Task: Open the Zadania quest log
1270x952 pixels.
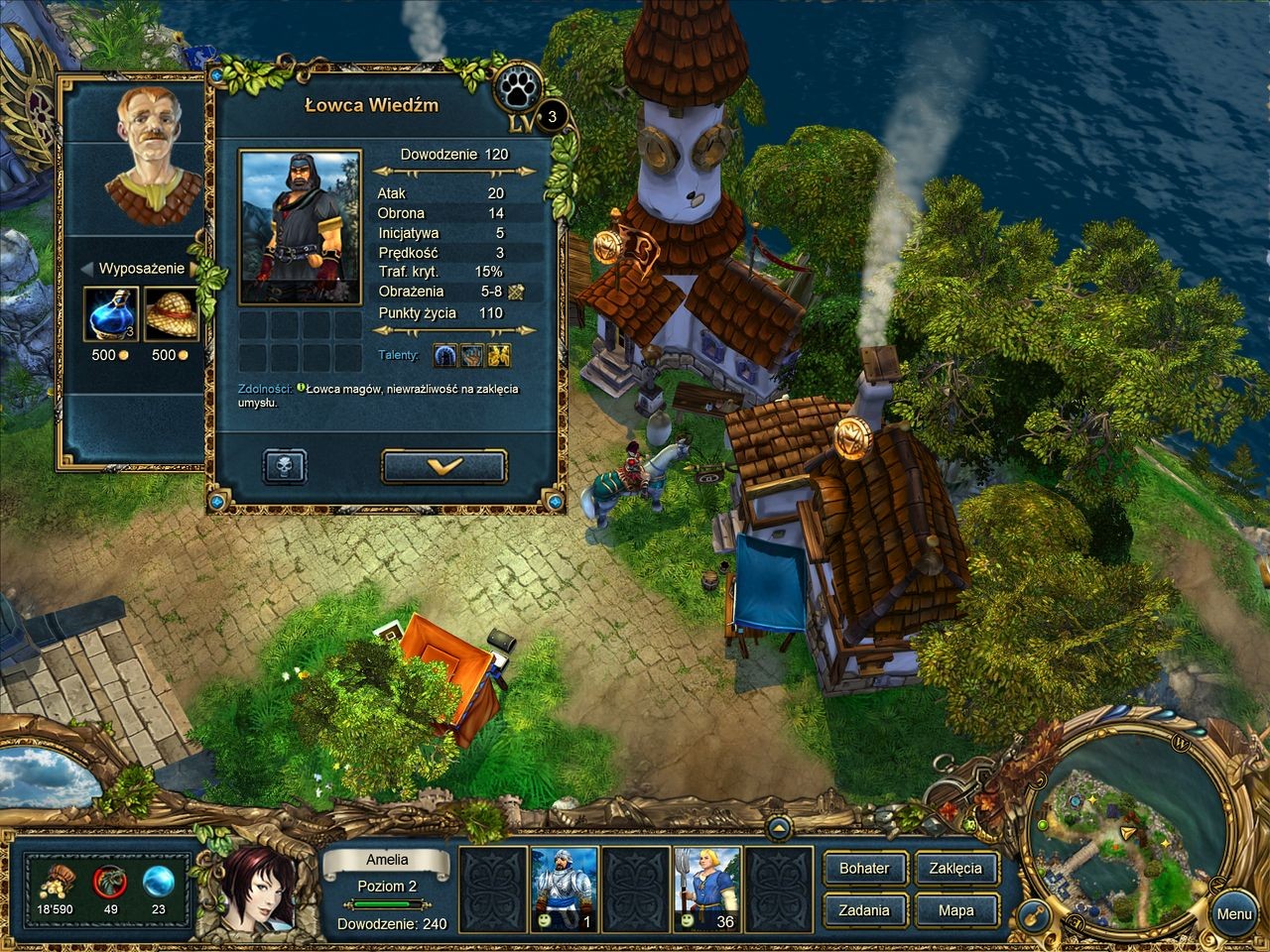Action: point(864,910)
